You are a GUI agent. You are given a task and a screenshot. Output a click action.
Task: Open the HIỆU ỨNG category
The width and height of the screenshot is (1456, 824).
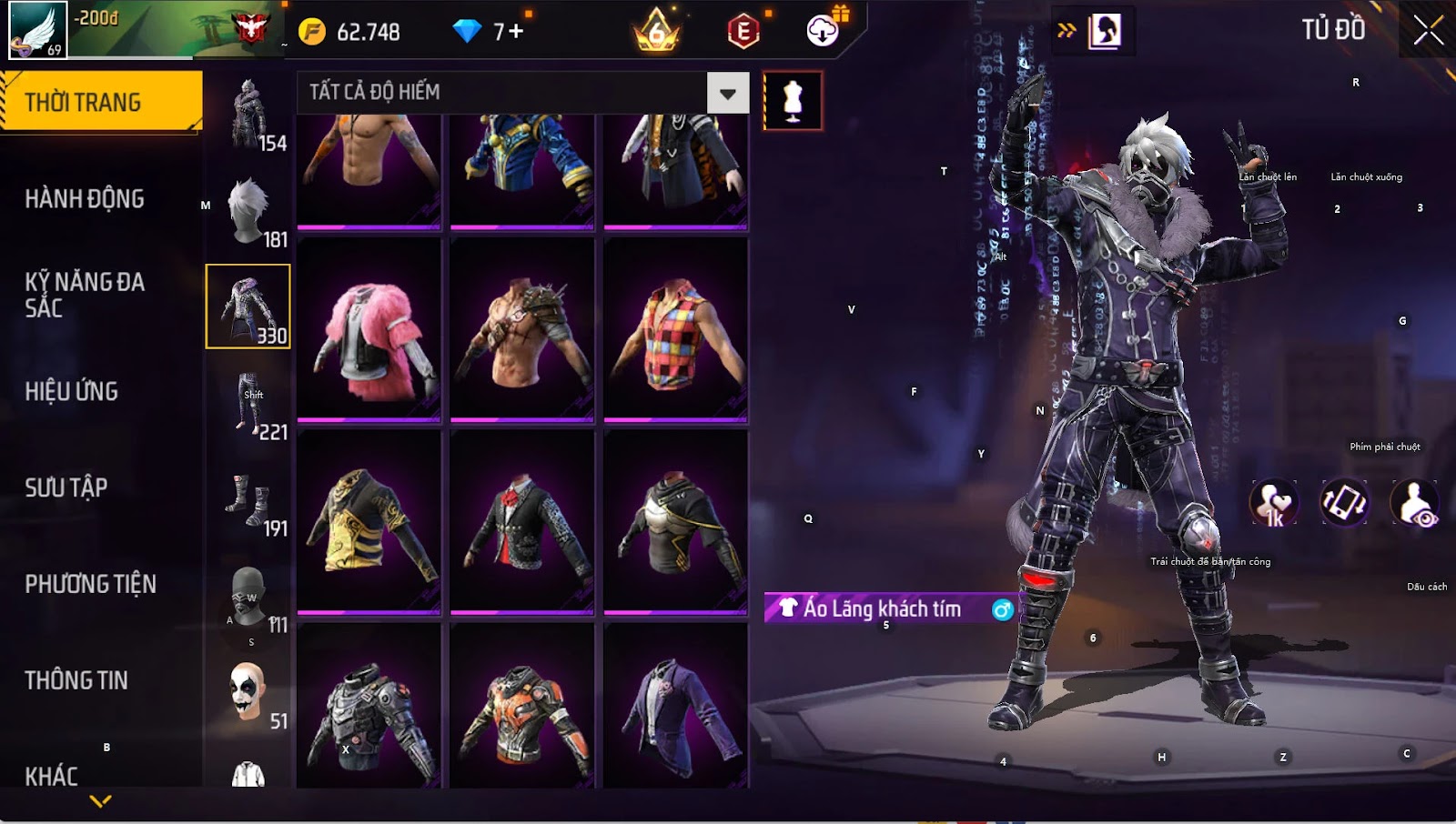click(72, 391)
